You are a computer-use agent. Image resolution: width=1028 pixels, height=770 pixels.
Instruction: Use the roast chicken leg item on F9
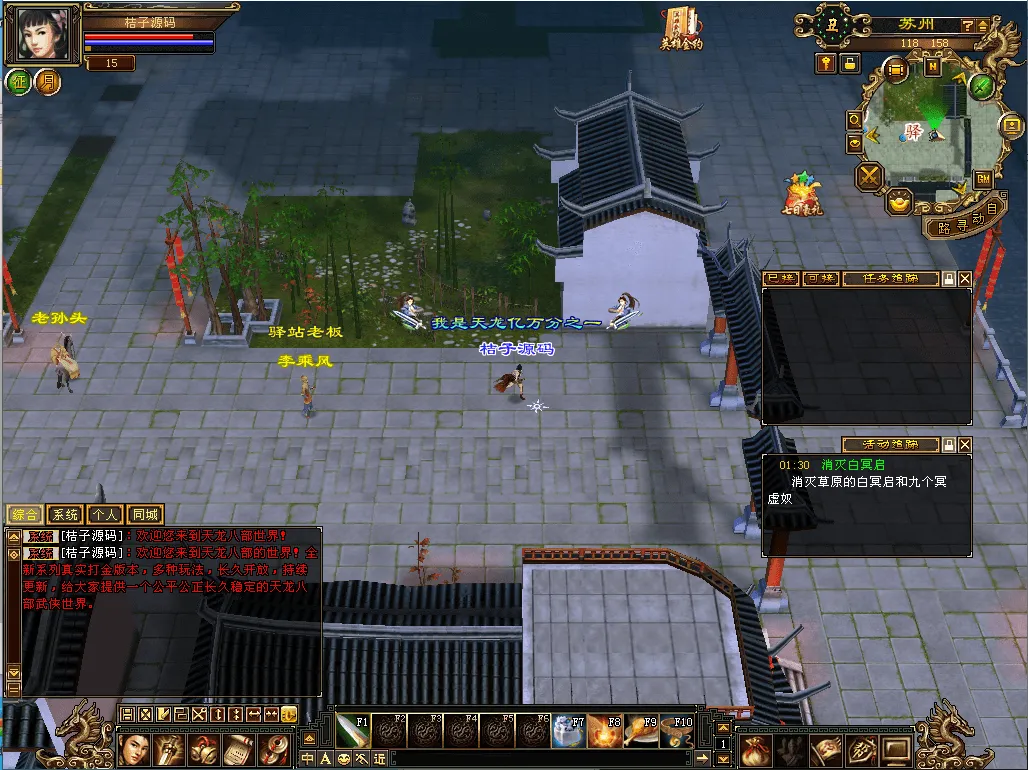click(x=642, y=730)
